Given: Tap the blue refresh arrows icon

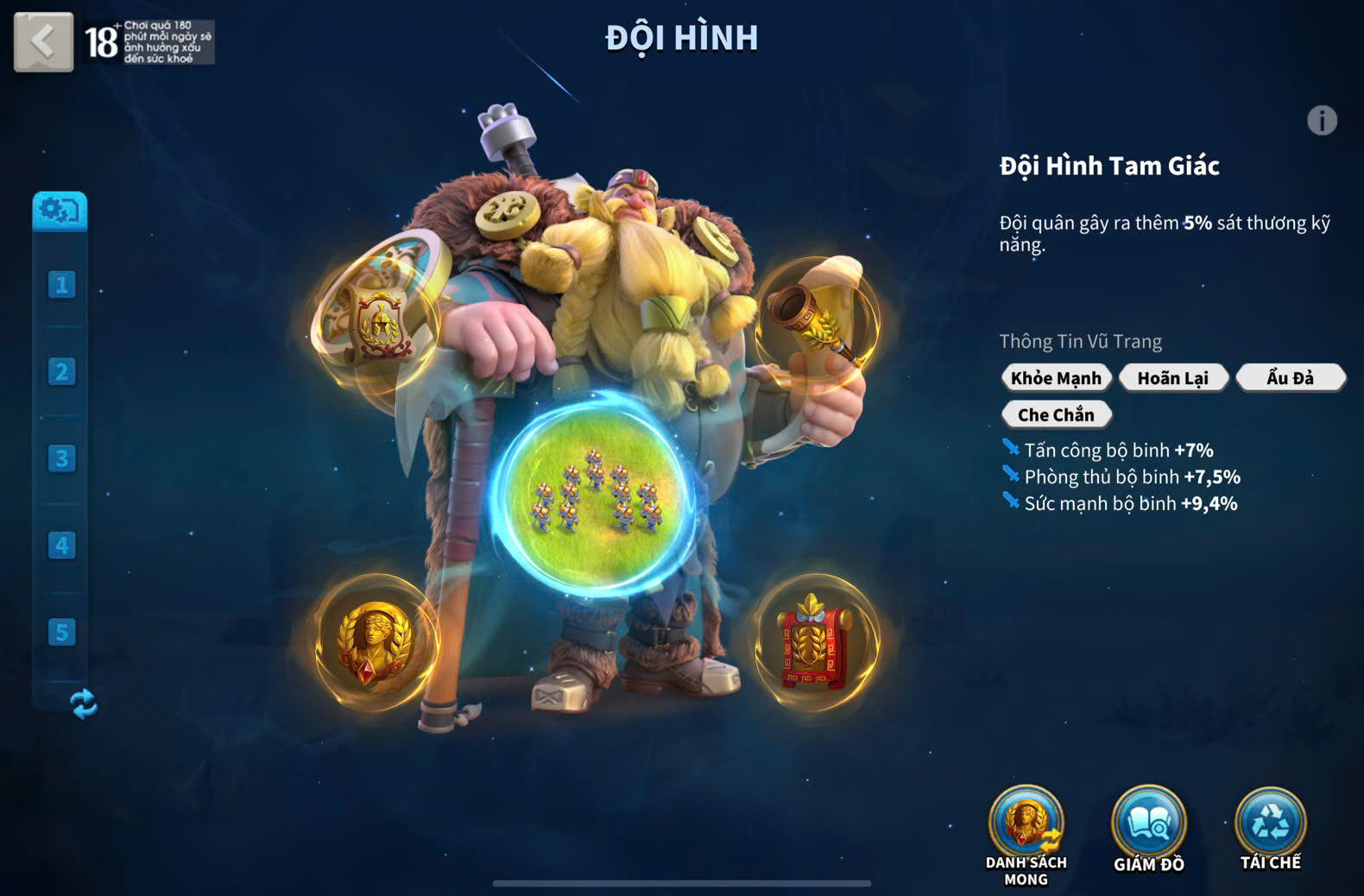Looking at the screenshot, I should point(84,704).
